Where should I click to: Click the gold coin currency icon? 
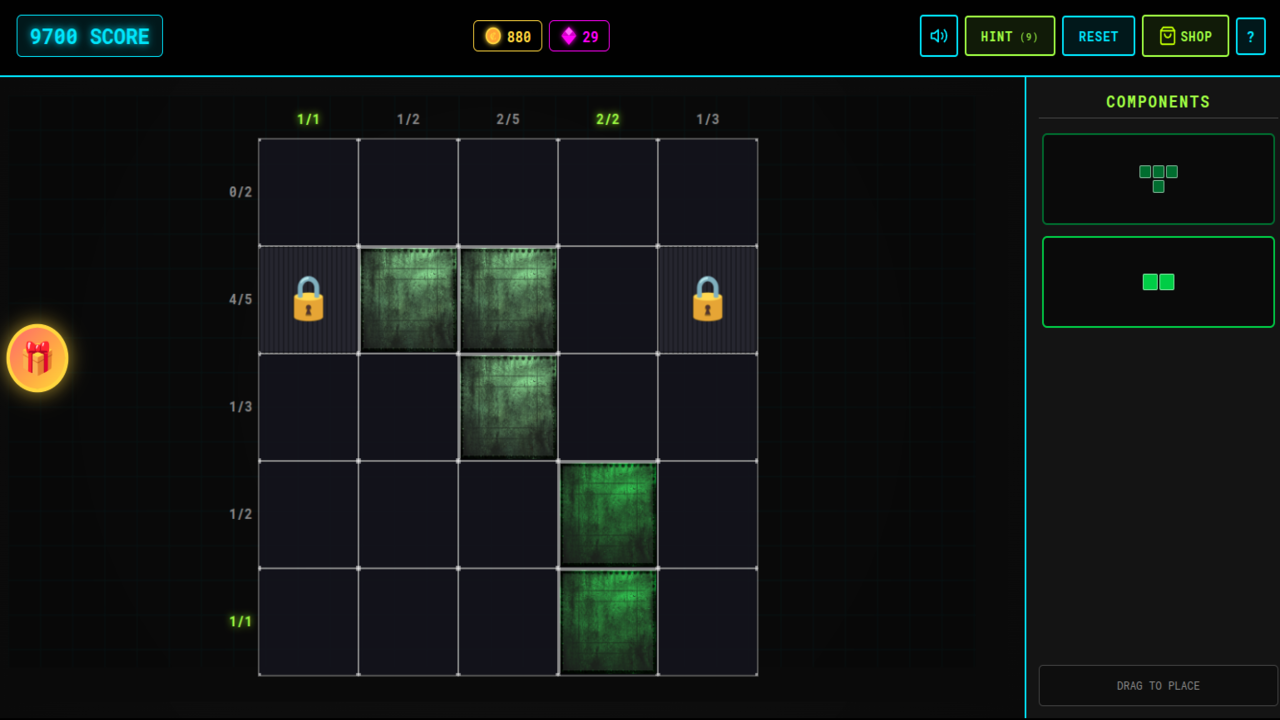coord(491,35)
